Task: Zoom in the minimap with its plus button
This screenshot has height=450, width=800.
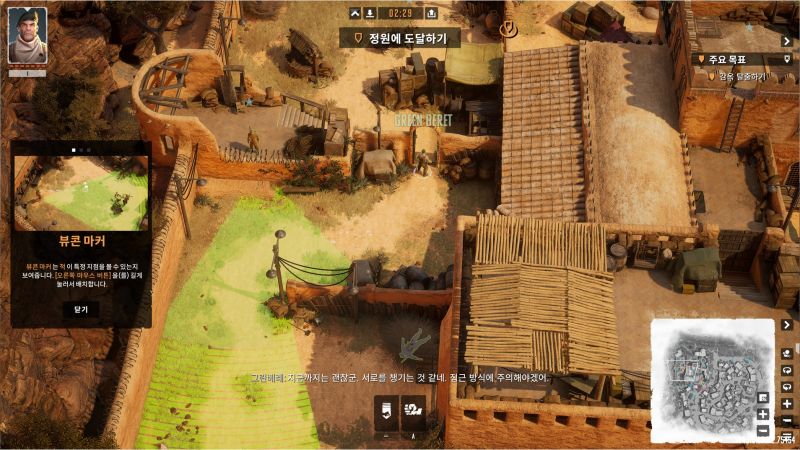Action: tap(763, 414)
